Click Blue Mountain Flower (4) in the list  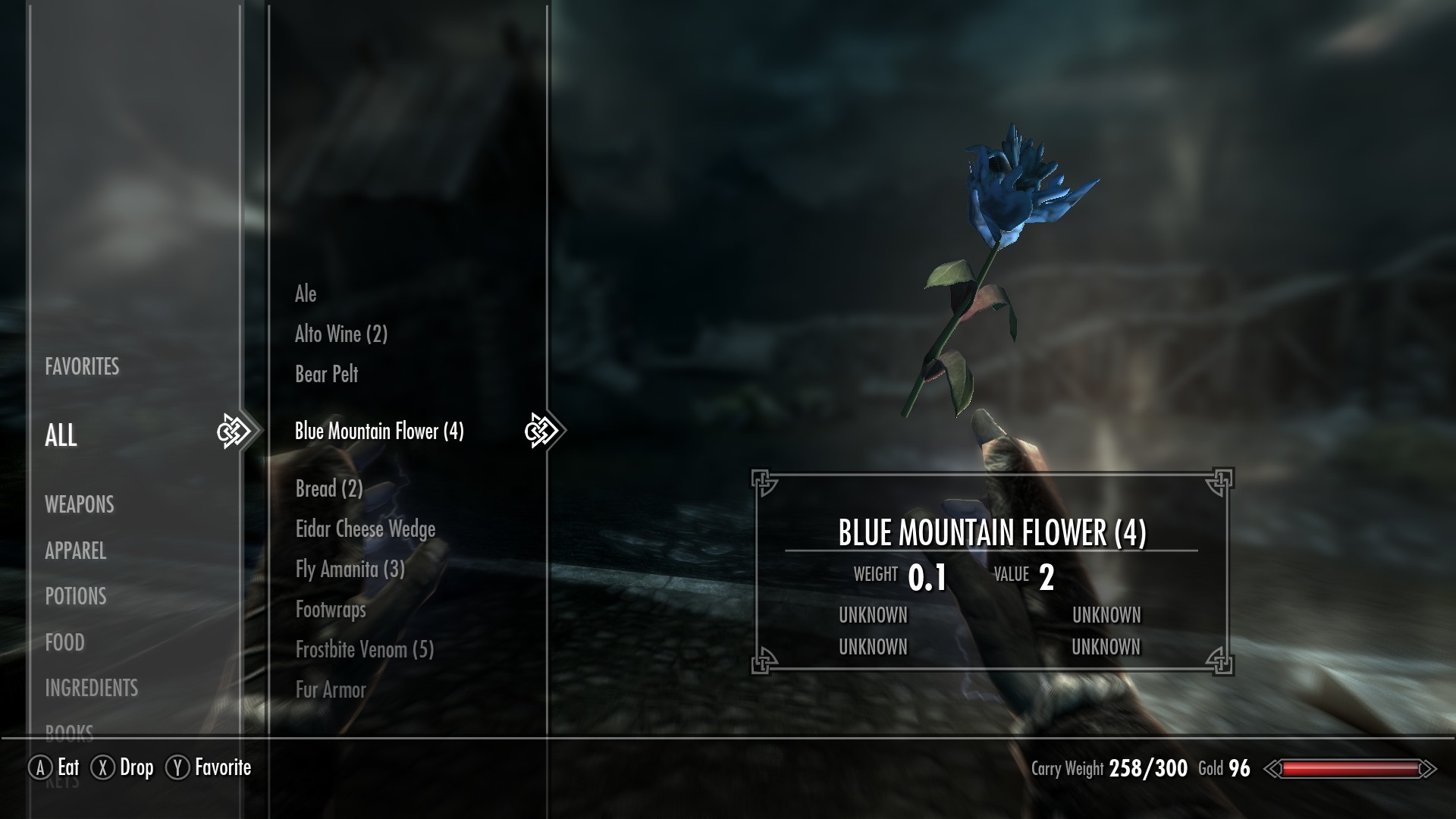tap(379, 431)
